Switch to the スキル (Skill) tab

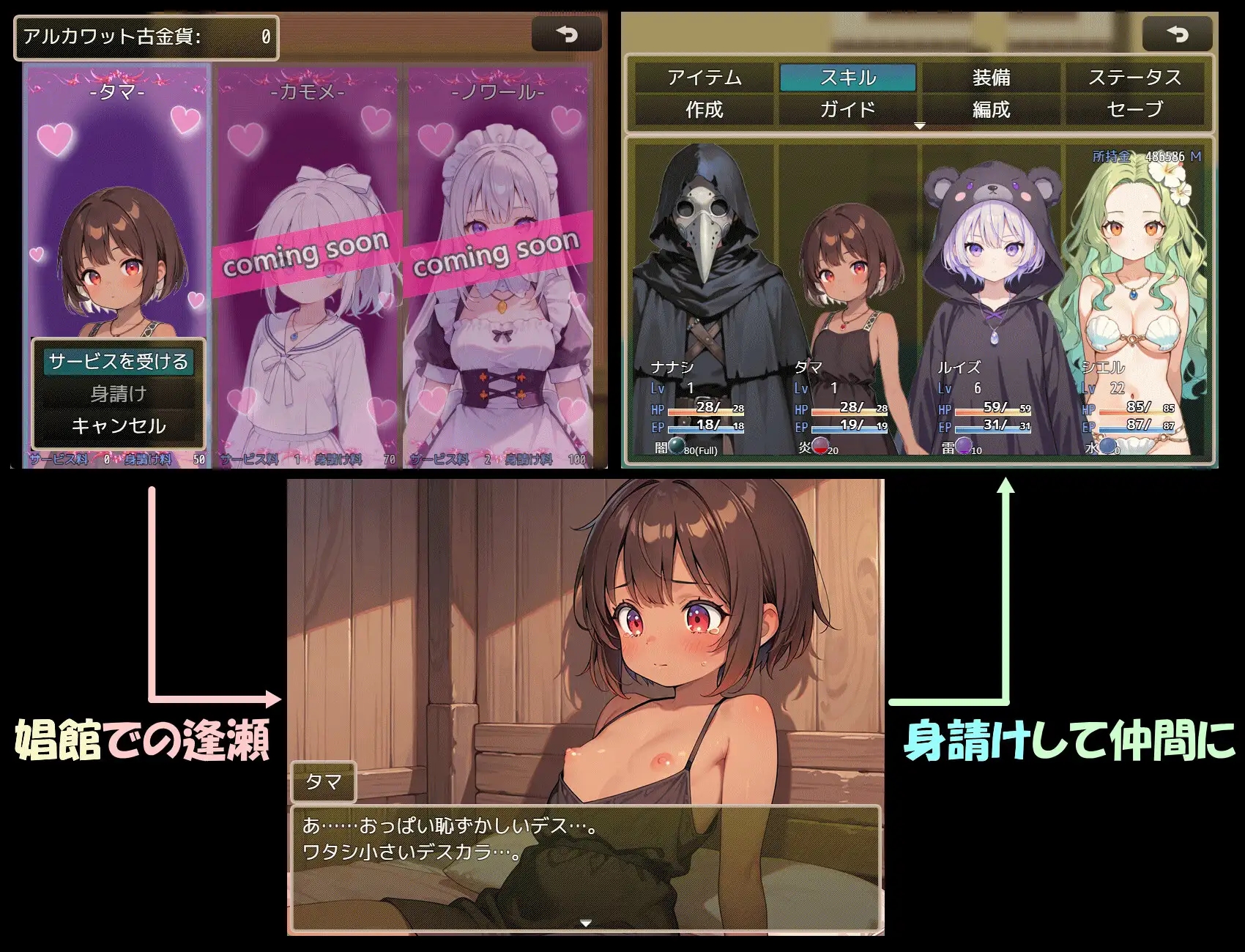848,77
